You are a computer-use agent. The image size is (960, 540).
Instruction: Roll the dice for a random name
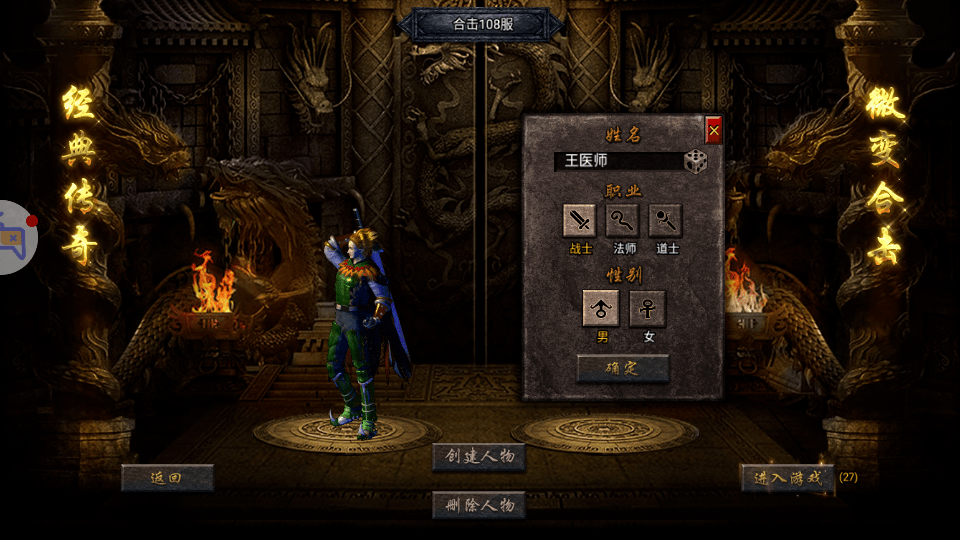coord(695,161)
